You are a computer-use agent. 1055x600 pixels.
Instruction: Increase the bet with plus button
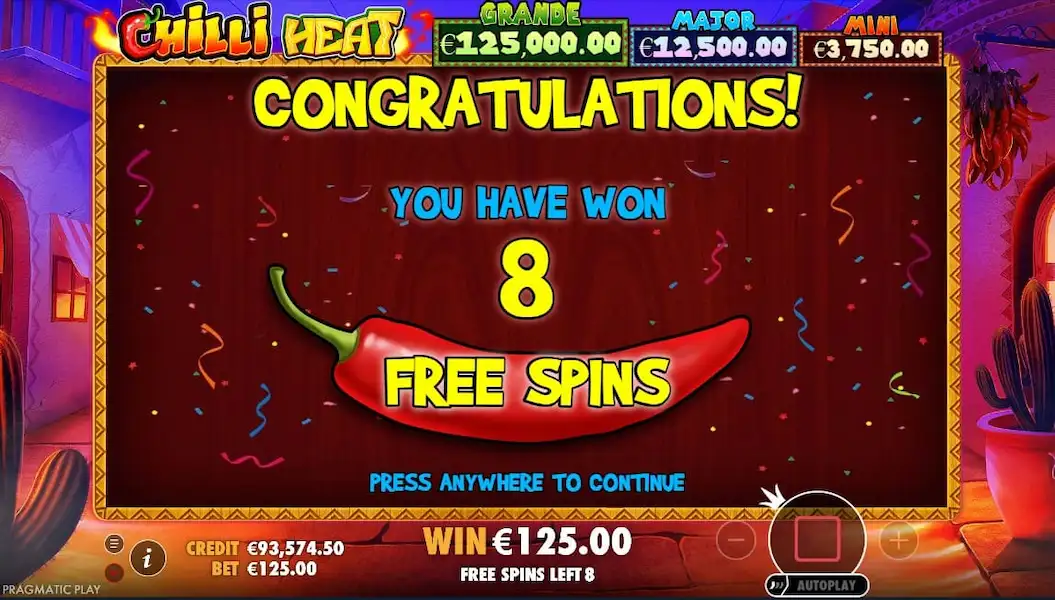pos(898,541)
